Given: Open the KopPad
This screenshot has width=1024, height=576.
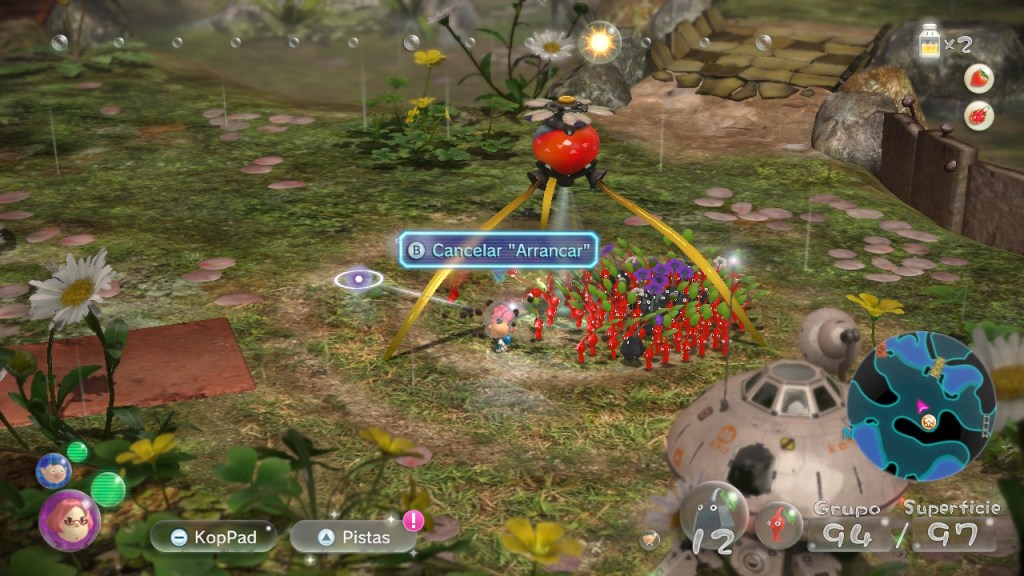Looking at the screenshot, I should (x=213, y=537).
